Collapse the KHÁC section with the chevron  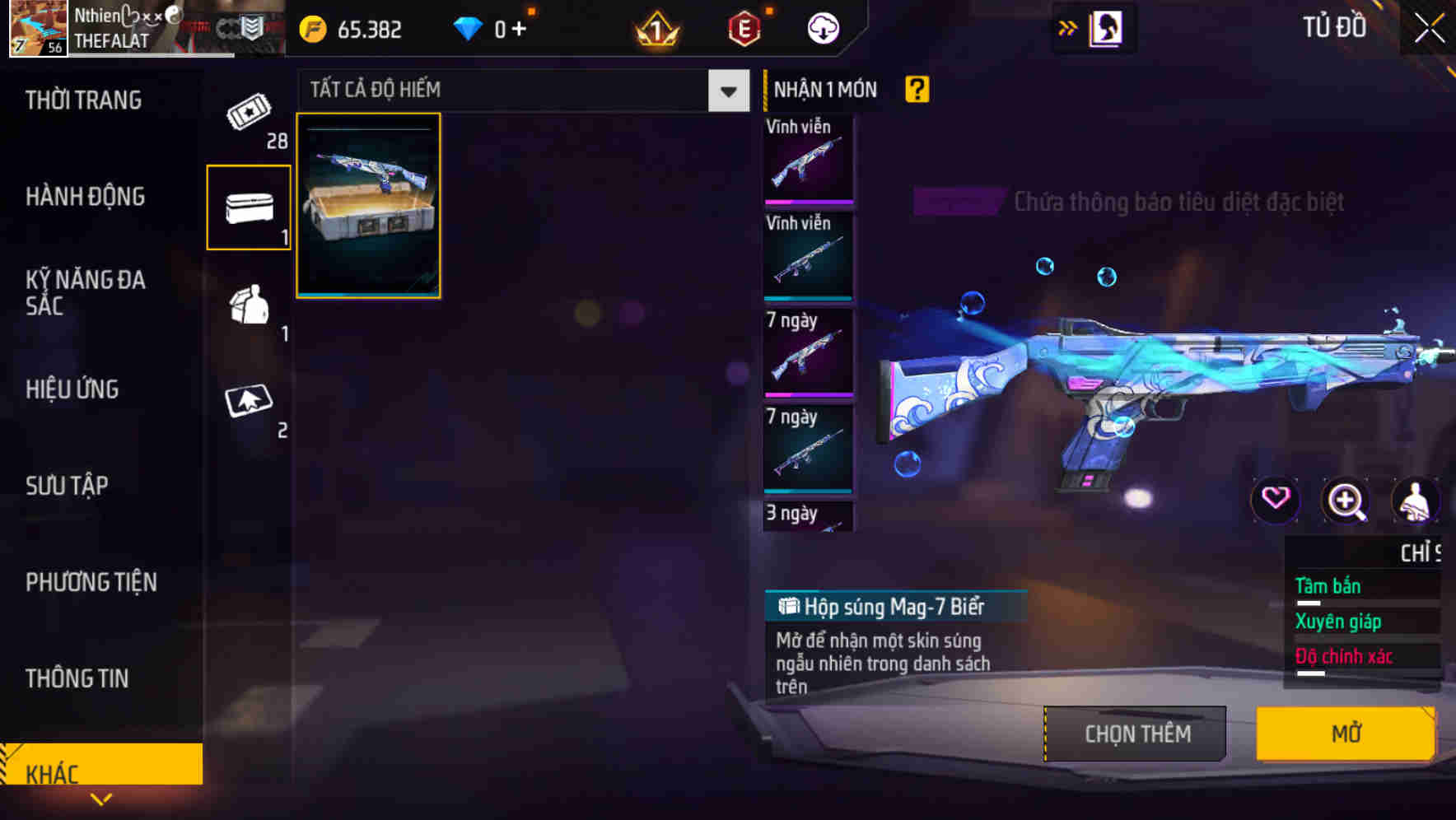point(101,797)
